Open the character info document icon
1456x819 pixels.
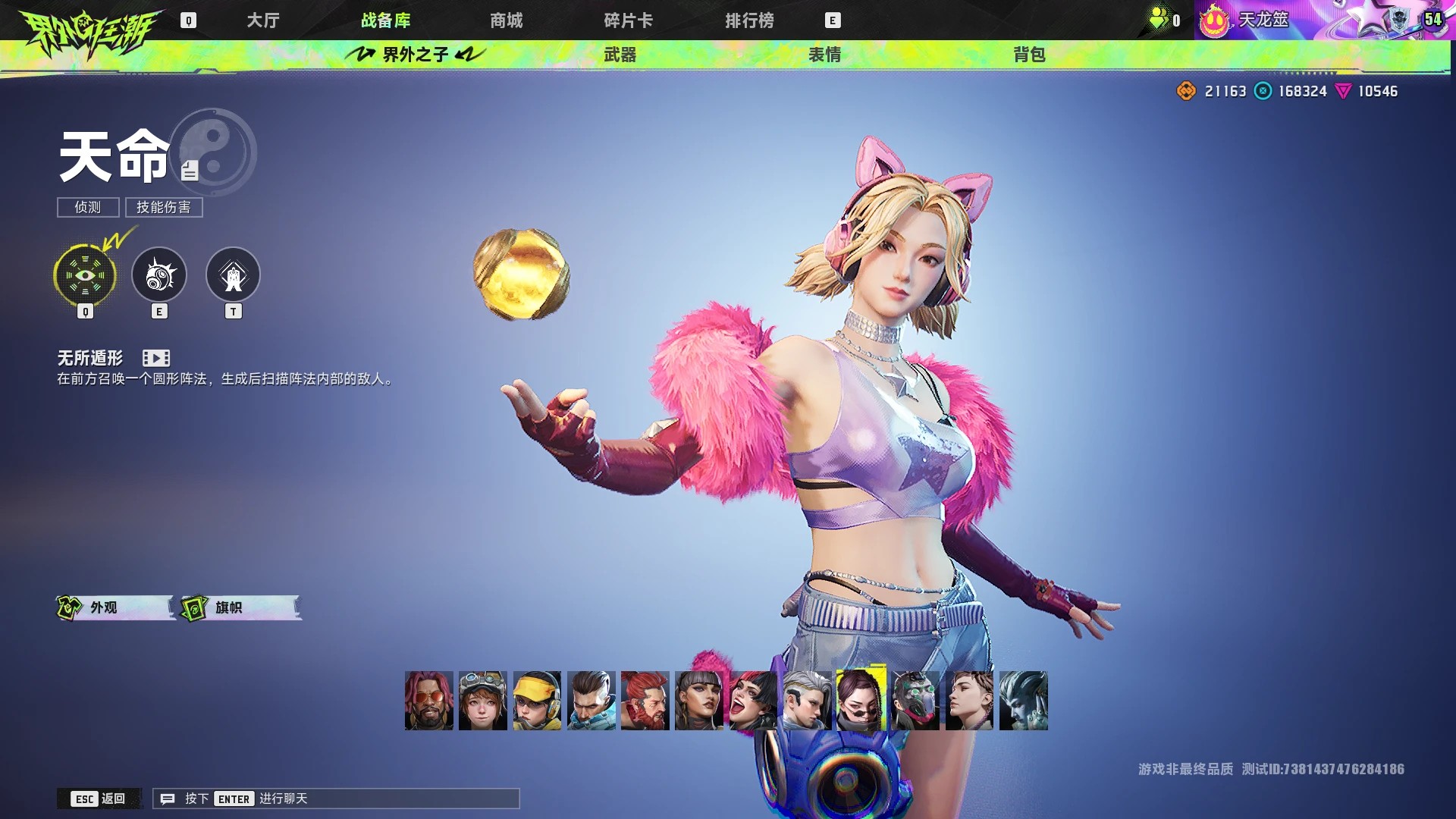[x=190, y=171]
